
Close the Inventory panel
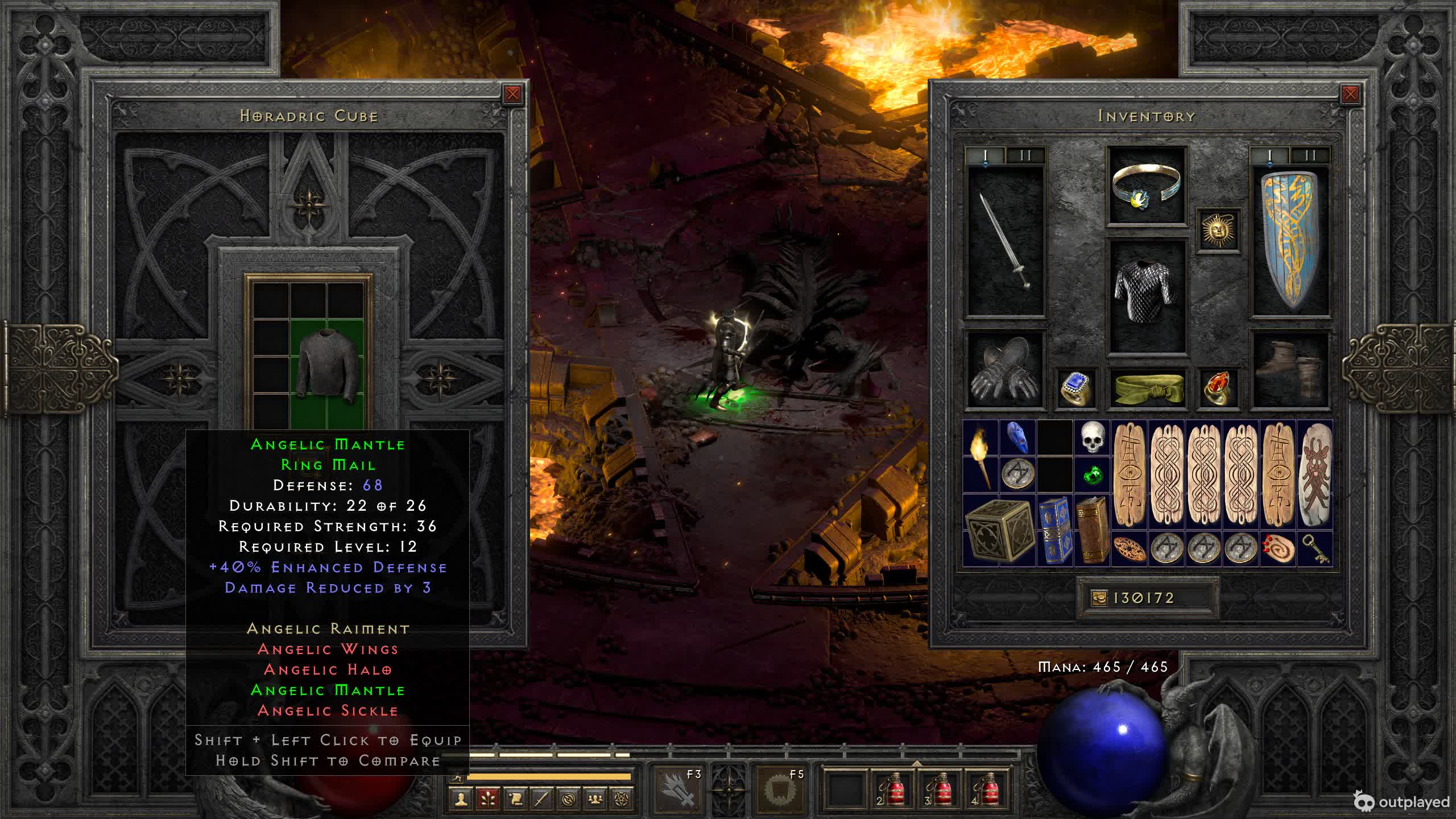point(1350,94)
